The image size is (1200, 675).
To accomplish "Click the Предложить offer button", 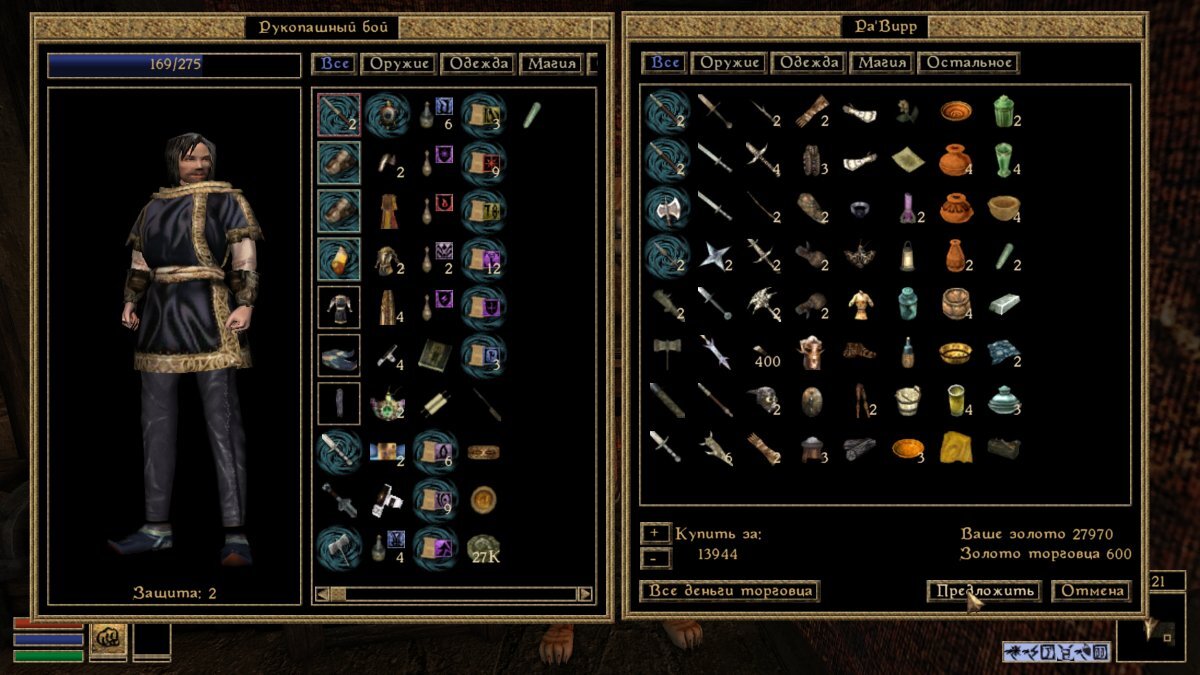I will pyautogui.click(x=983, y=591).
